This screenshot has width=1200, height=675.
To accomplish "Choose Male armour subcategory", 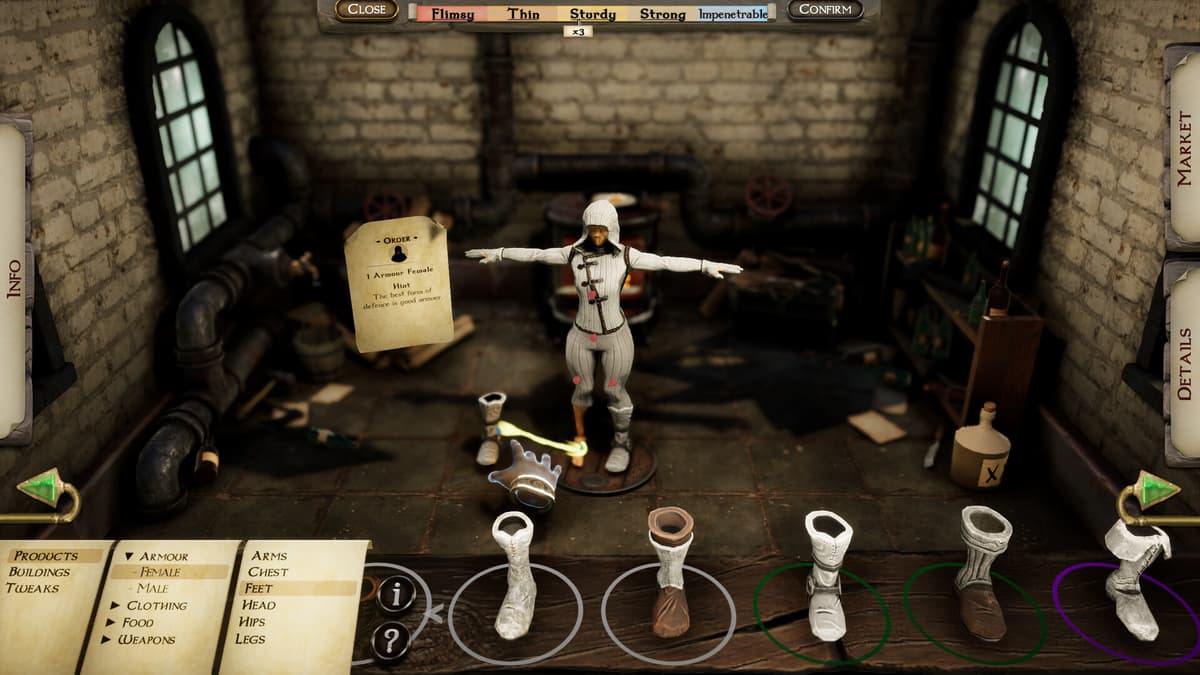I will tap(153, 589).
